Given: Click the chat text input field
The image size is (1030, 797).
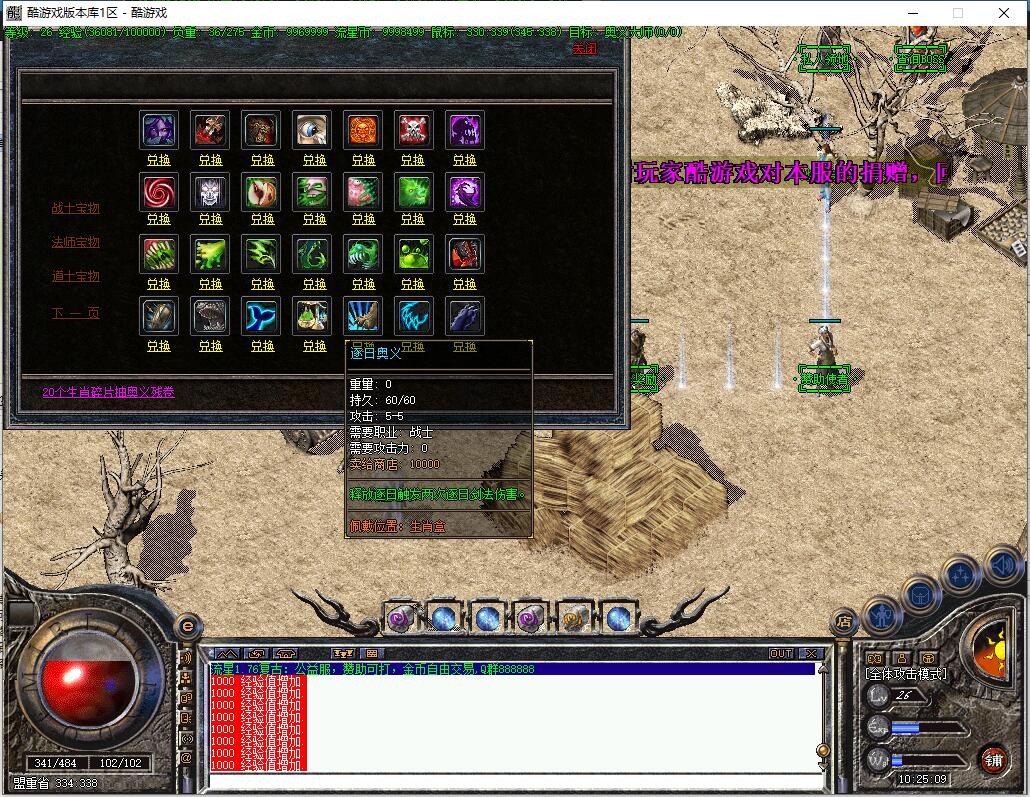Looking at the screenshot, I should [510, 781].
